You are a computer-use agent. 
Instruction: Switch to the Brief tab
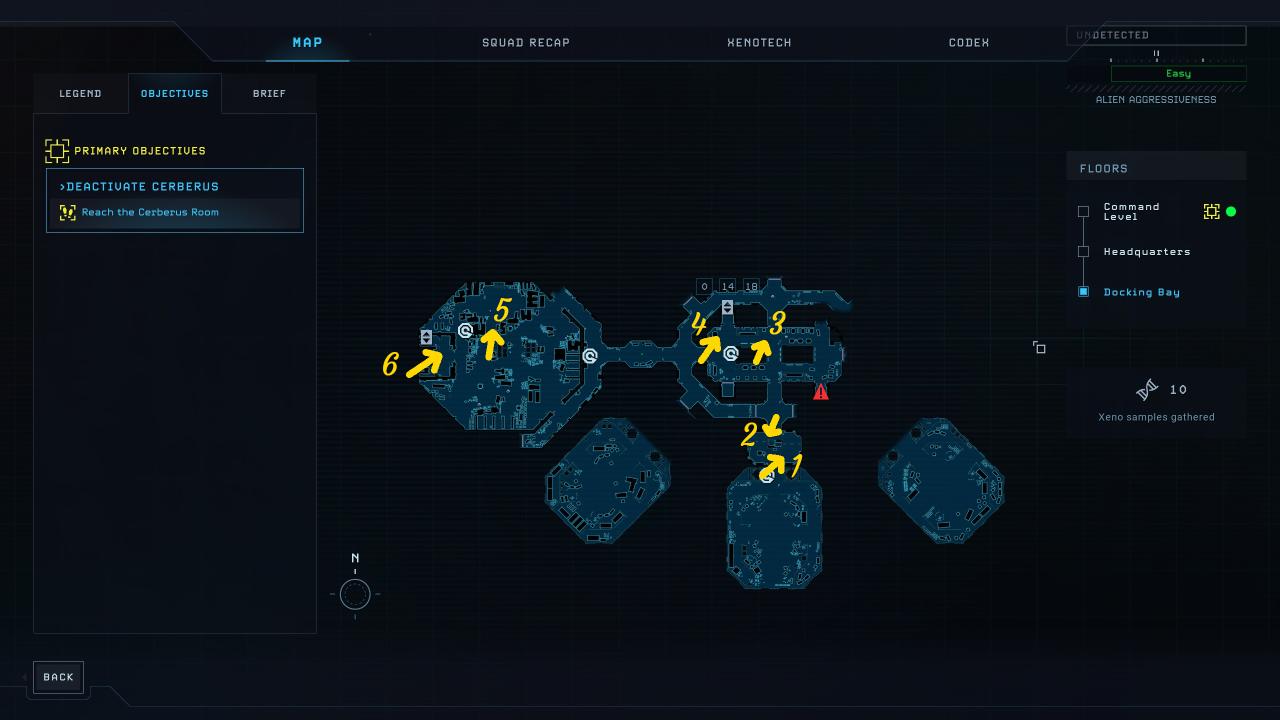tap(269, 94)
